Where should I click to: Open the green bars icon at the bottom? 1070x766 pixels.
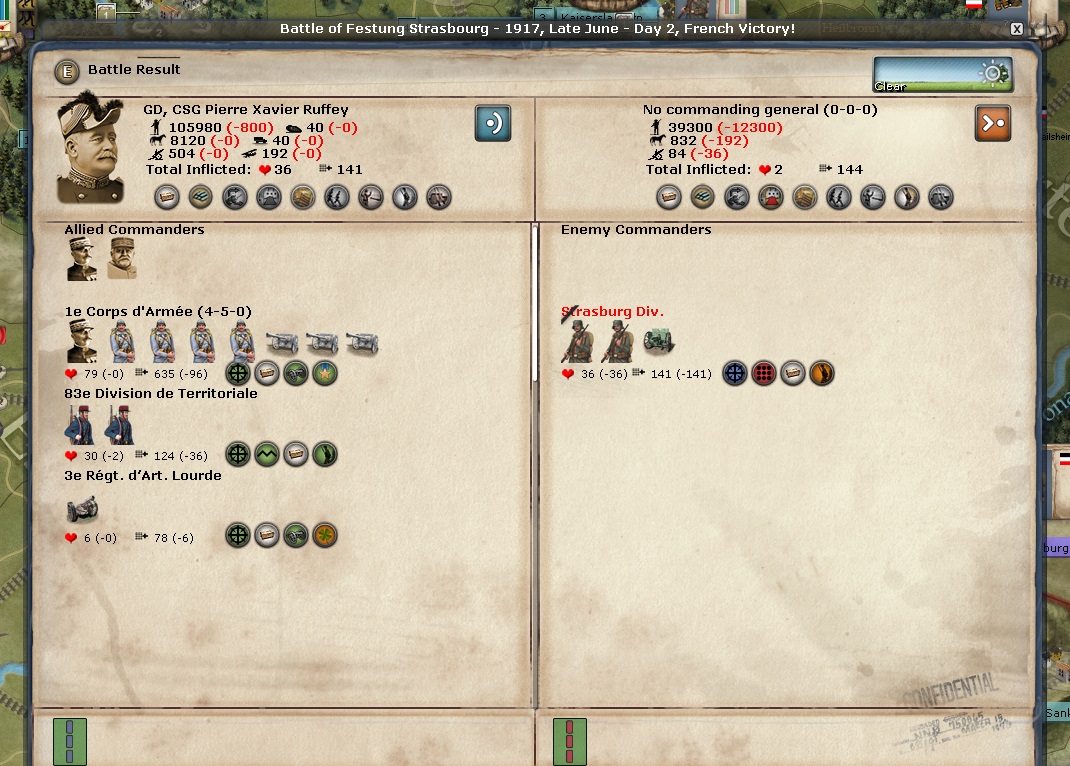[69, 741]
